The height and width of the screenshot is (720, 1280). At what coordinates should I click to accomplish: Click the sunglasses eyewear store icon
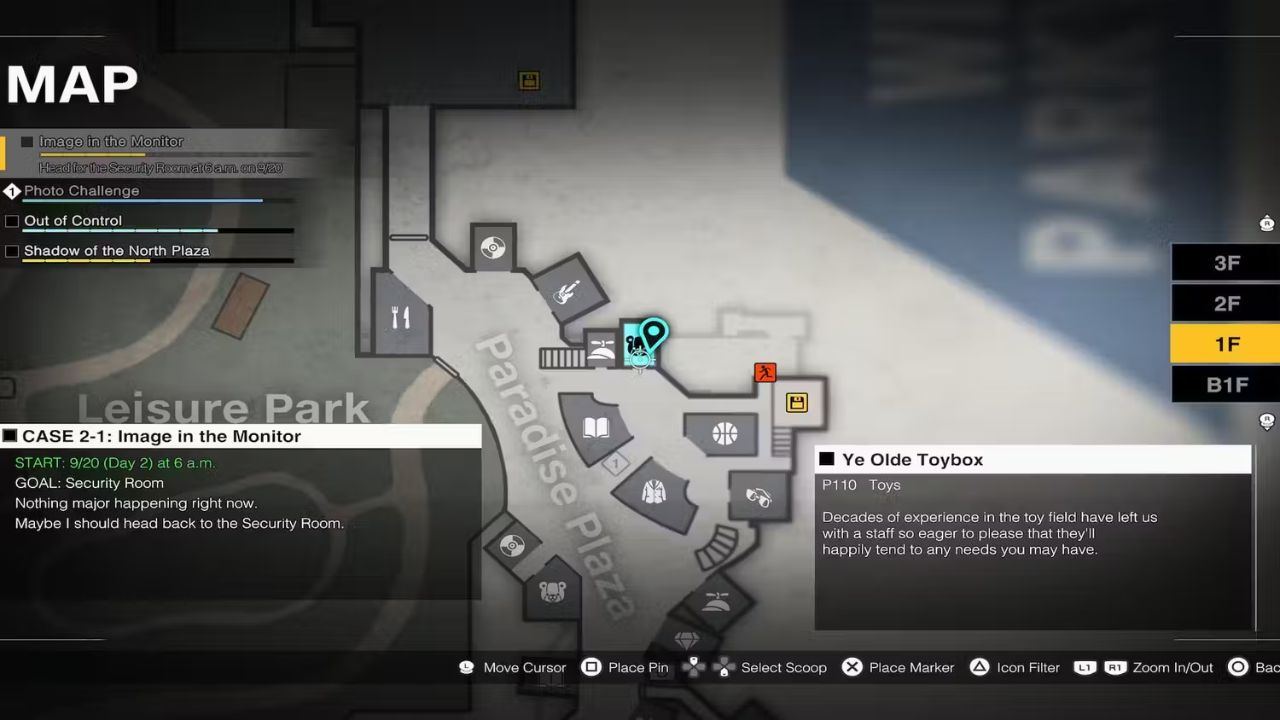pyautogui.click(x=757, y=497)
